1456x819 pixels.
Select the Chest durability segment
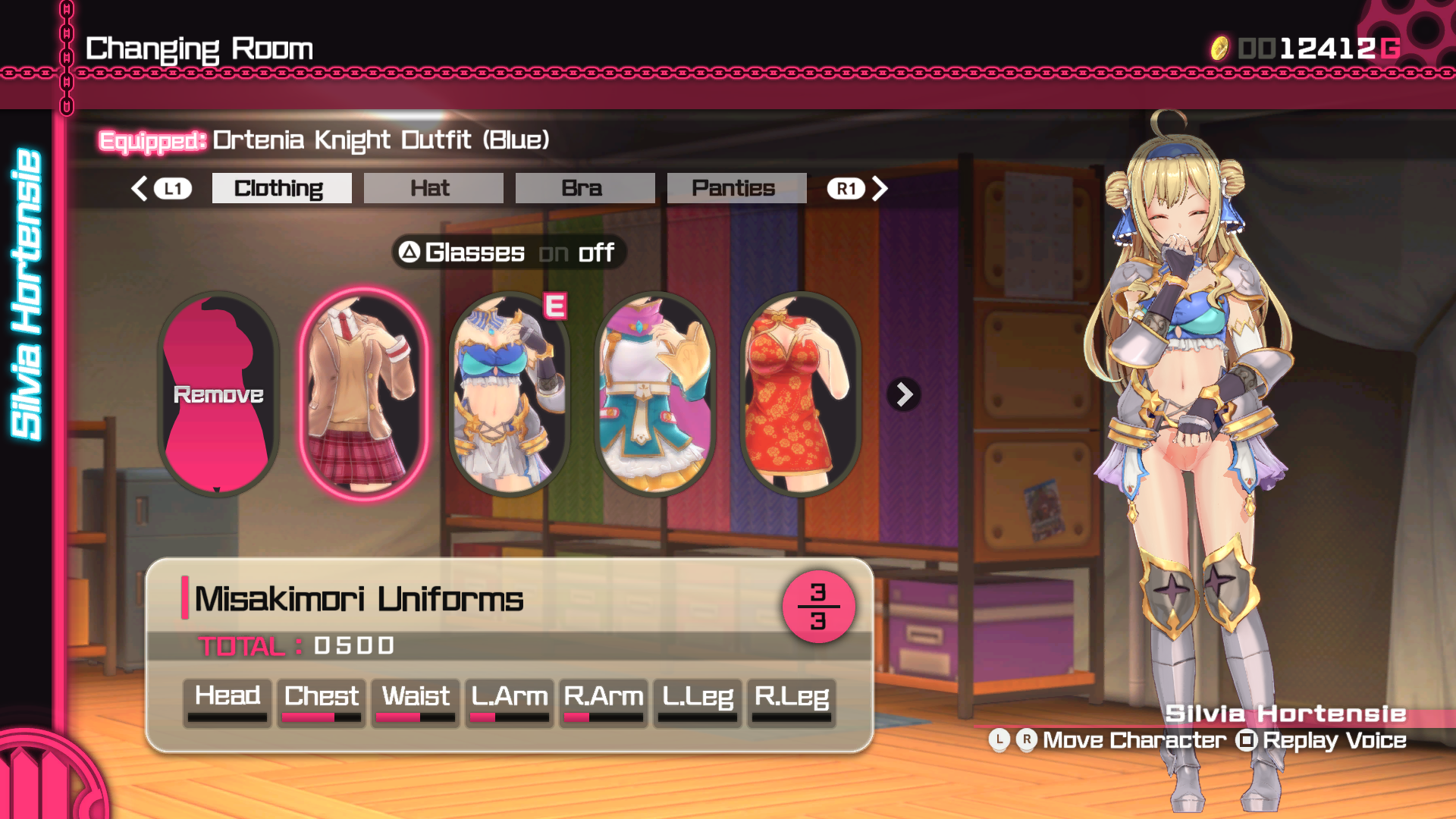(322, 702)
